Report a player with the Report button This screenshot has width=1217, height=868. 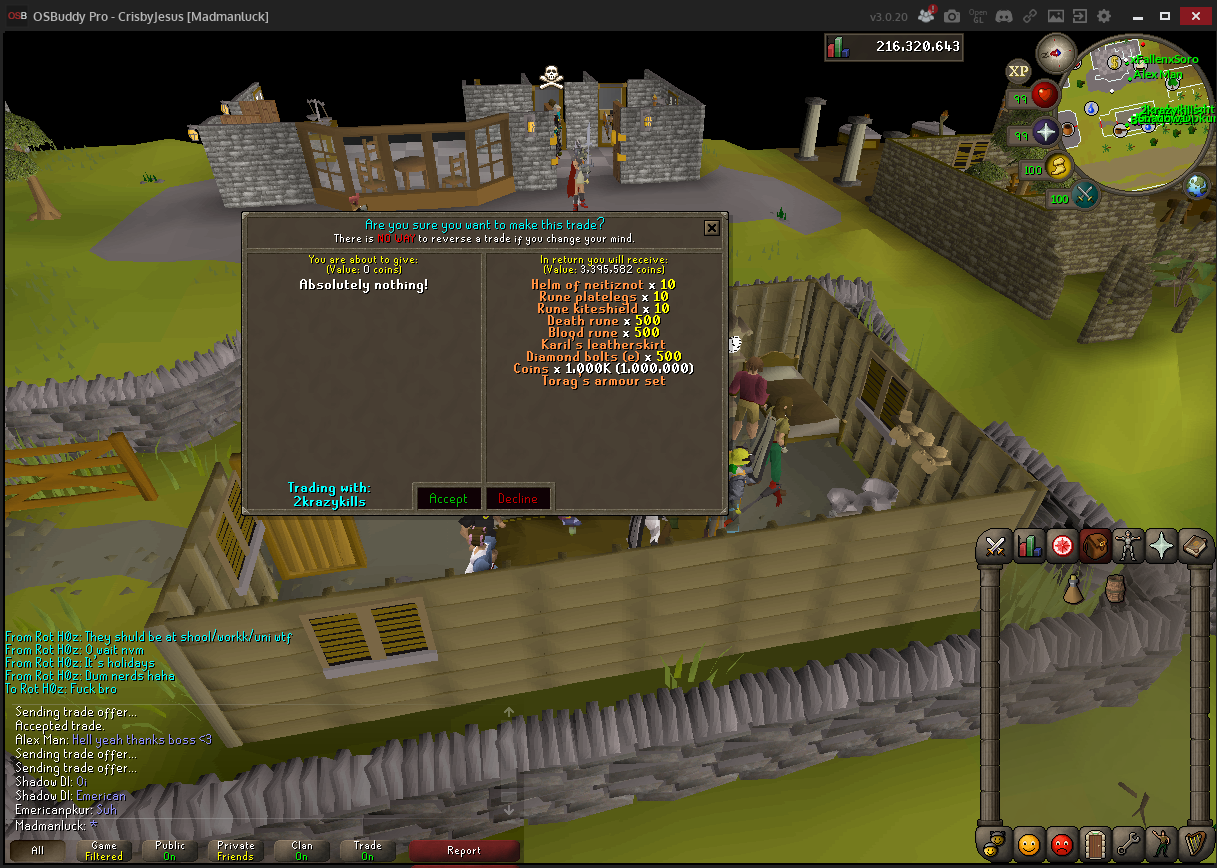coord(464,850)
